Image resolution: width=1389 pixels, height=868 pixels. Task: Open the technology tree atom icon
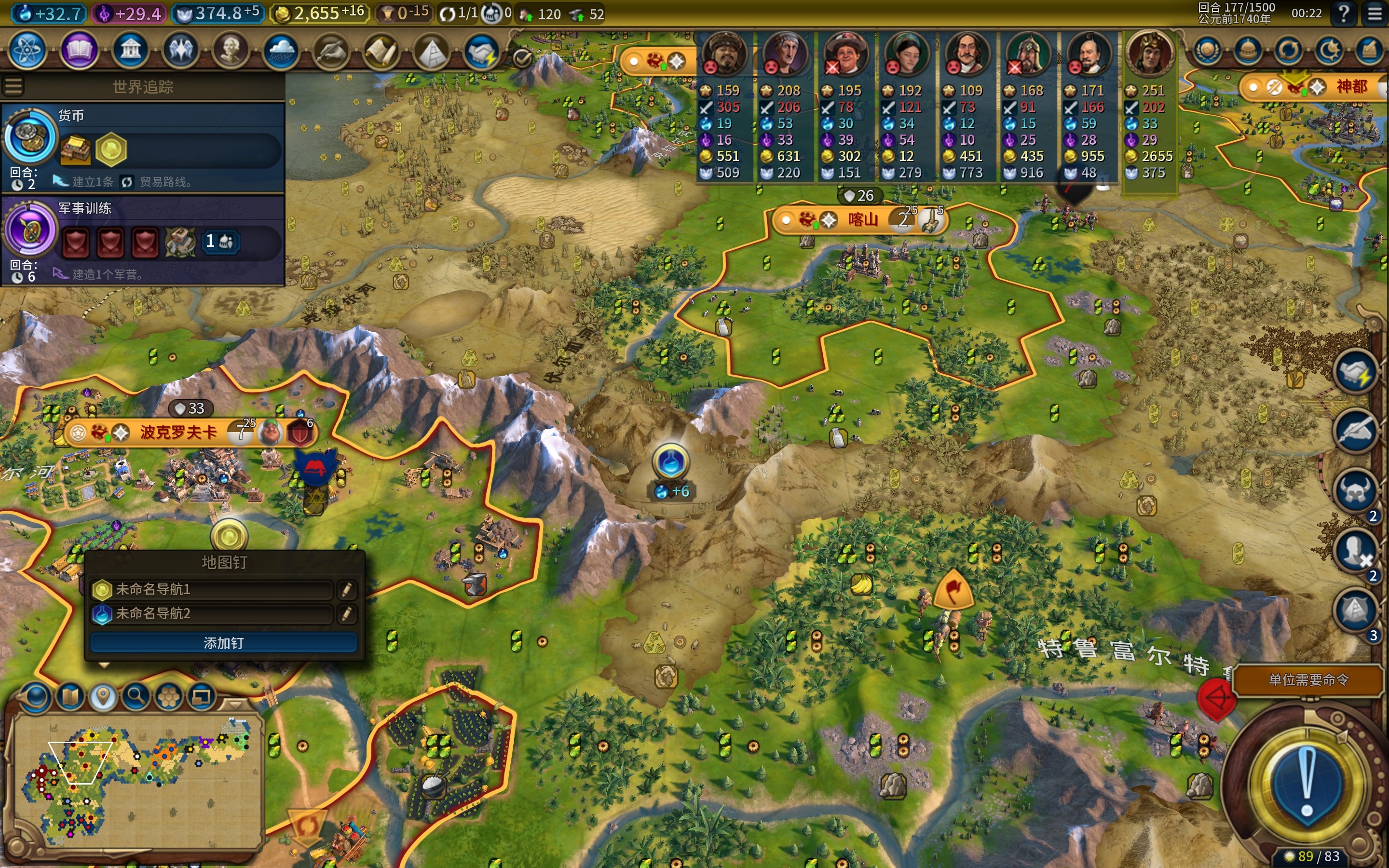(x=27, y=51)
